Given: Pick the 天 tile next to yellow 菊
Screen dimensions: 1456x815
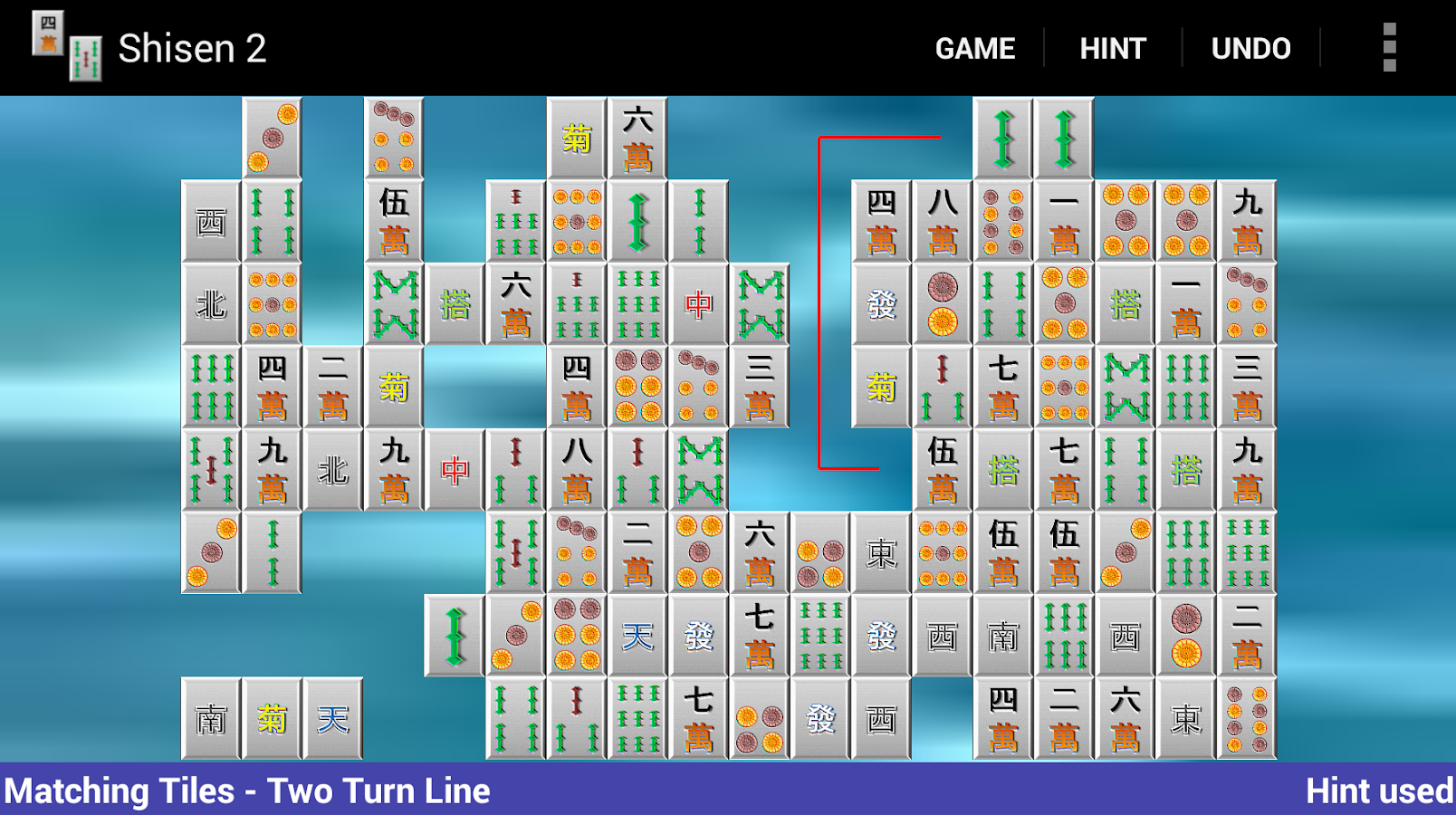Looking at the screenshot, I should (333, 719).
